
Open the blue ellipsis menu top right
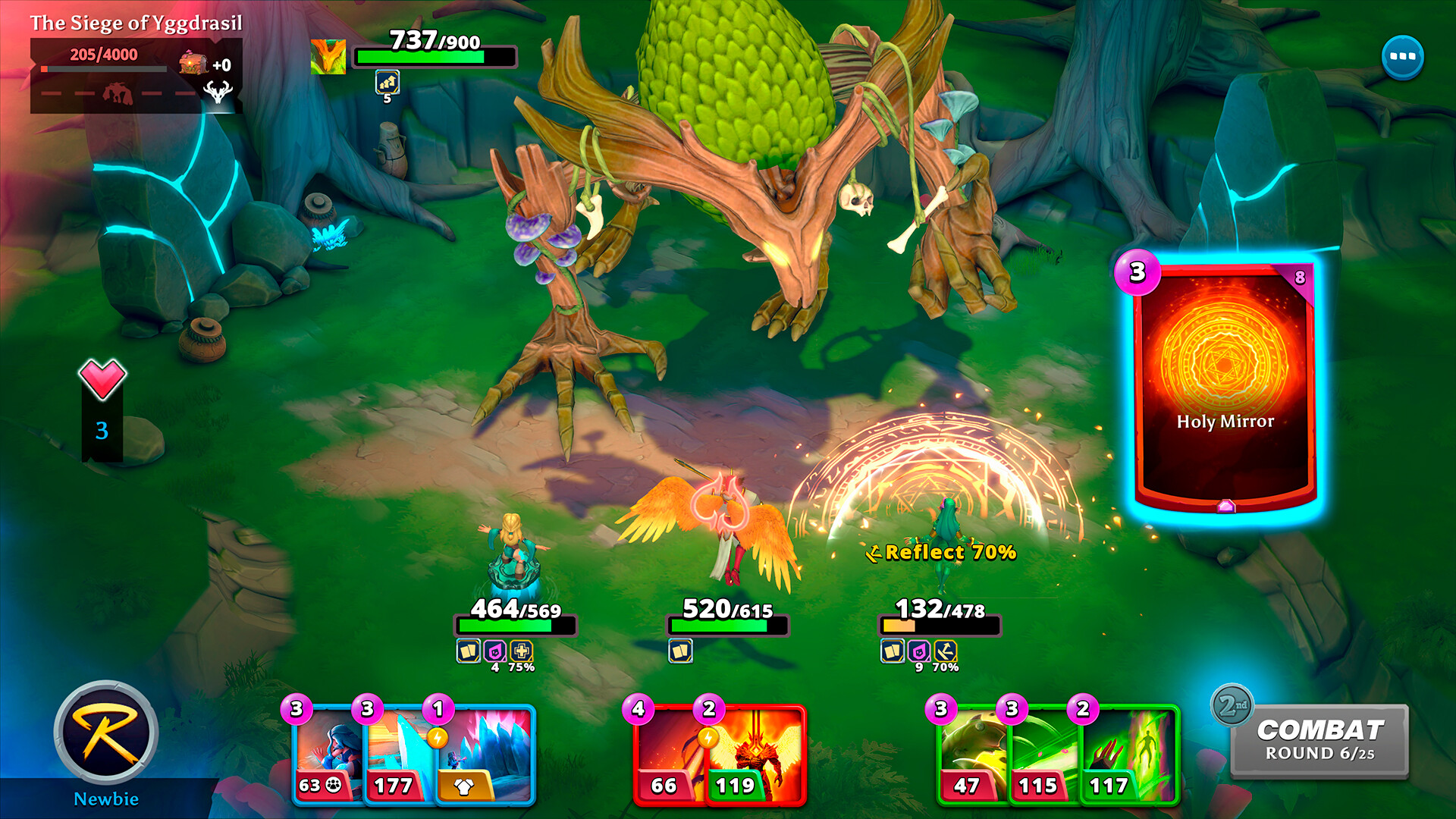click(x=1404, y=55)
